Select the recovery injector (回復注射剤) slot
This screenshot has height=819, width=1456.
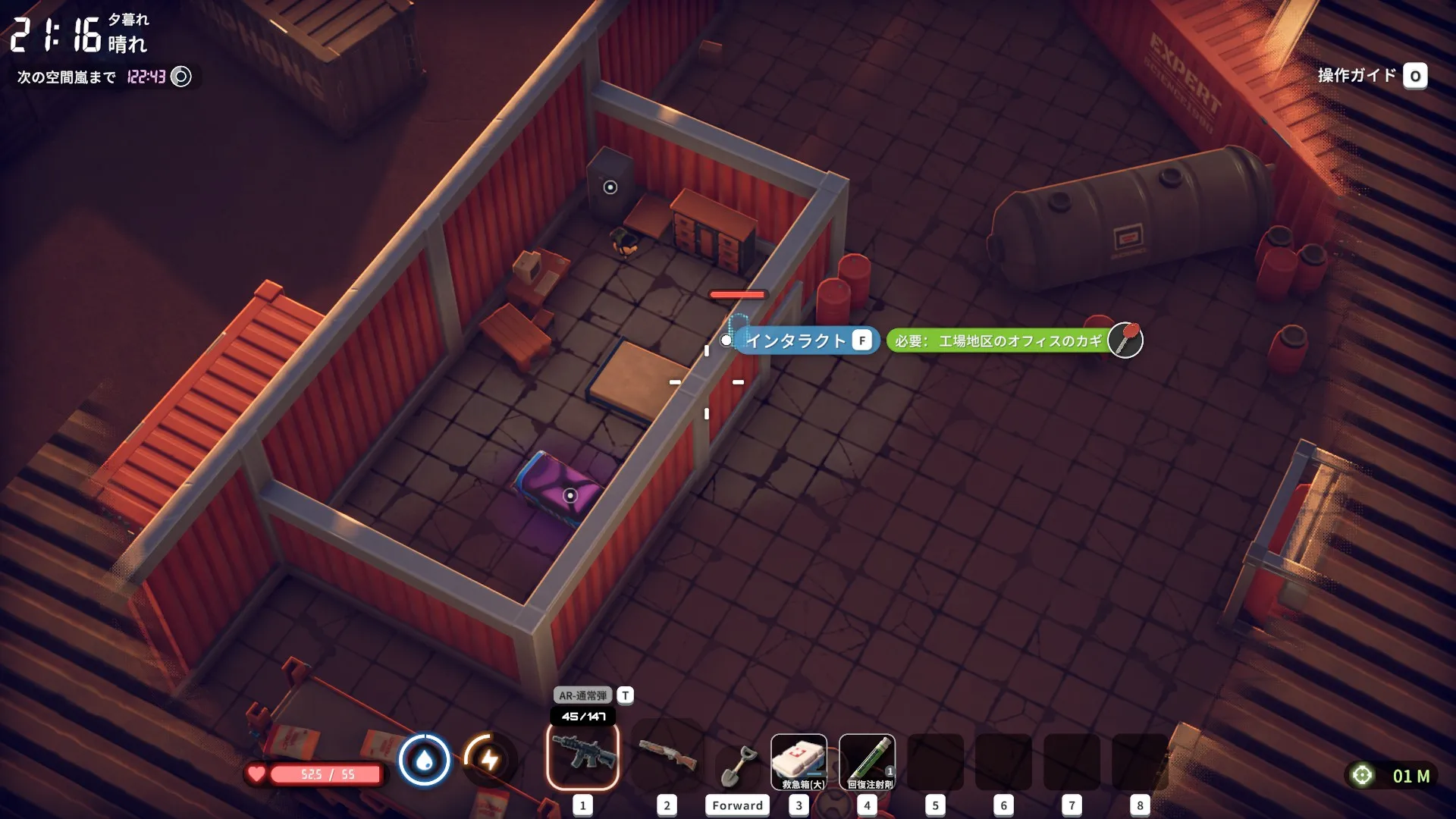[867, 761]
